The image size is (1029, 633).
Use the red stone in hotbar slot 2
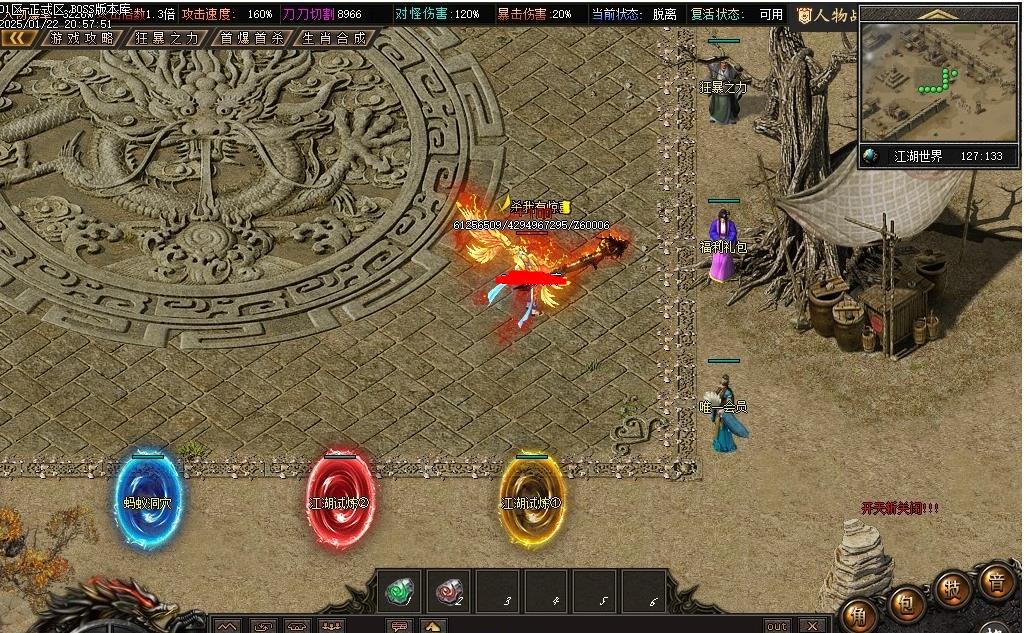(449, 592)
